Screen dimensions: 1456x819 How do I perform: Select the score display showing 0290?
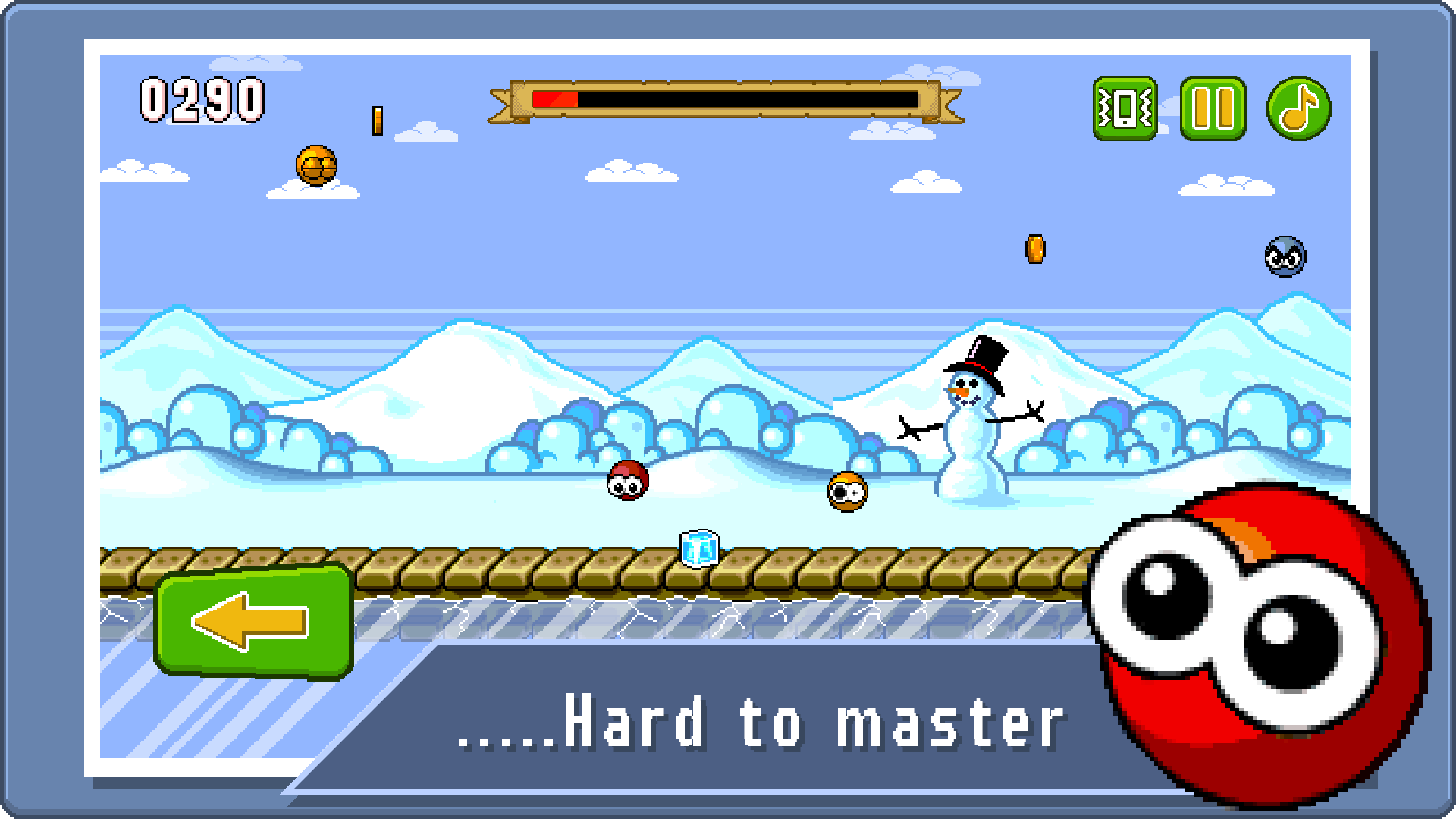tap(201, 97)
